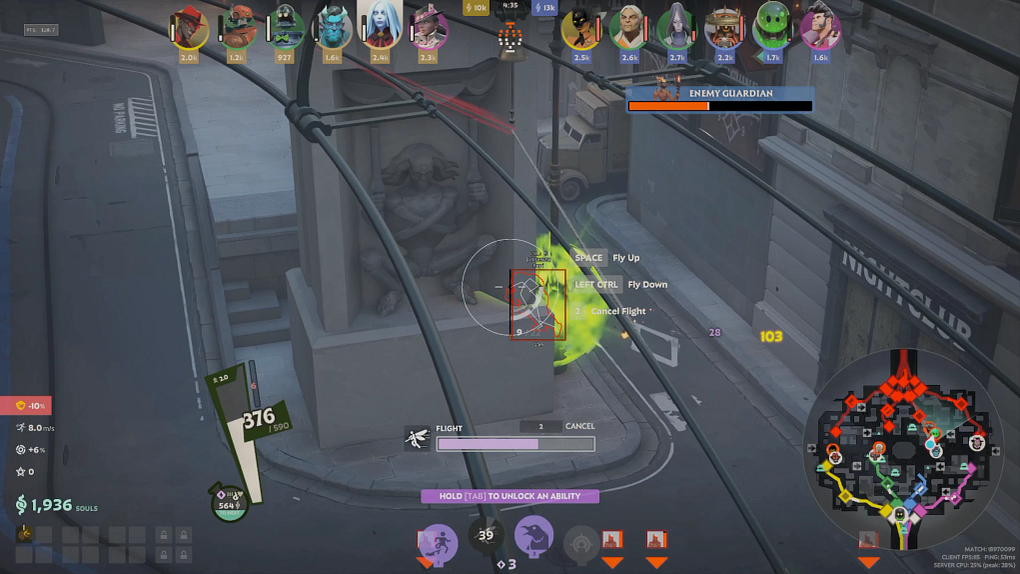Select the orange item in inventory

tap(25, 533)
